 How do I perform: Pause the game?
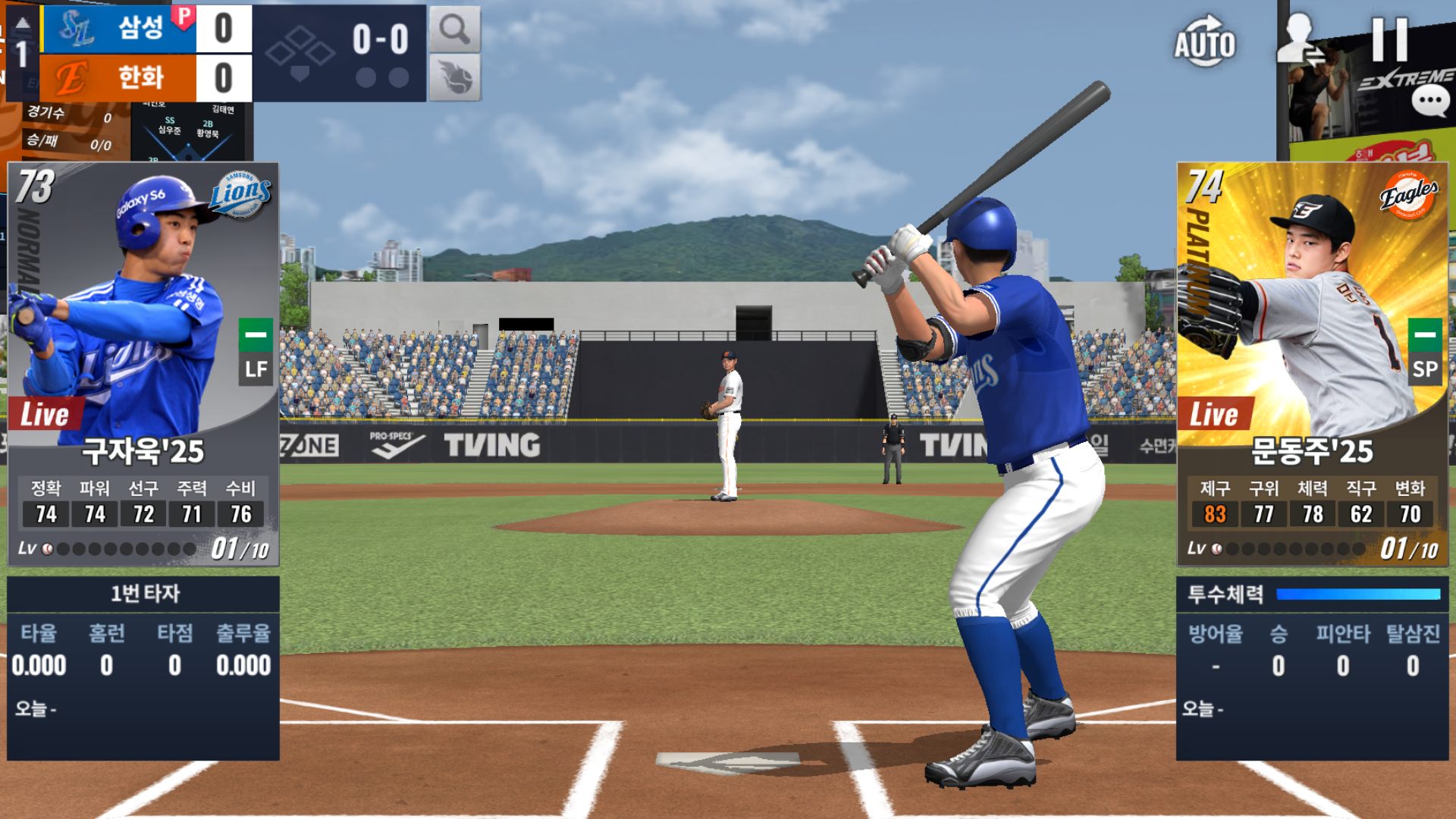pyautogui.click(x=1389, y=39)
